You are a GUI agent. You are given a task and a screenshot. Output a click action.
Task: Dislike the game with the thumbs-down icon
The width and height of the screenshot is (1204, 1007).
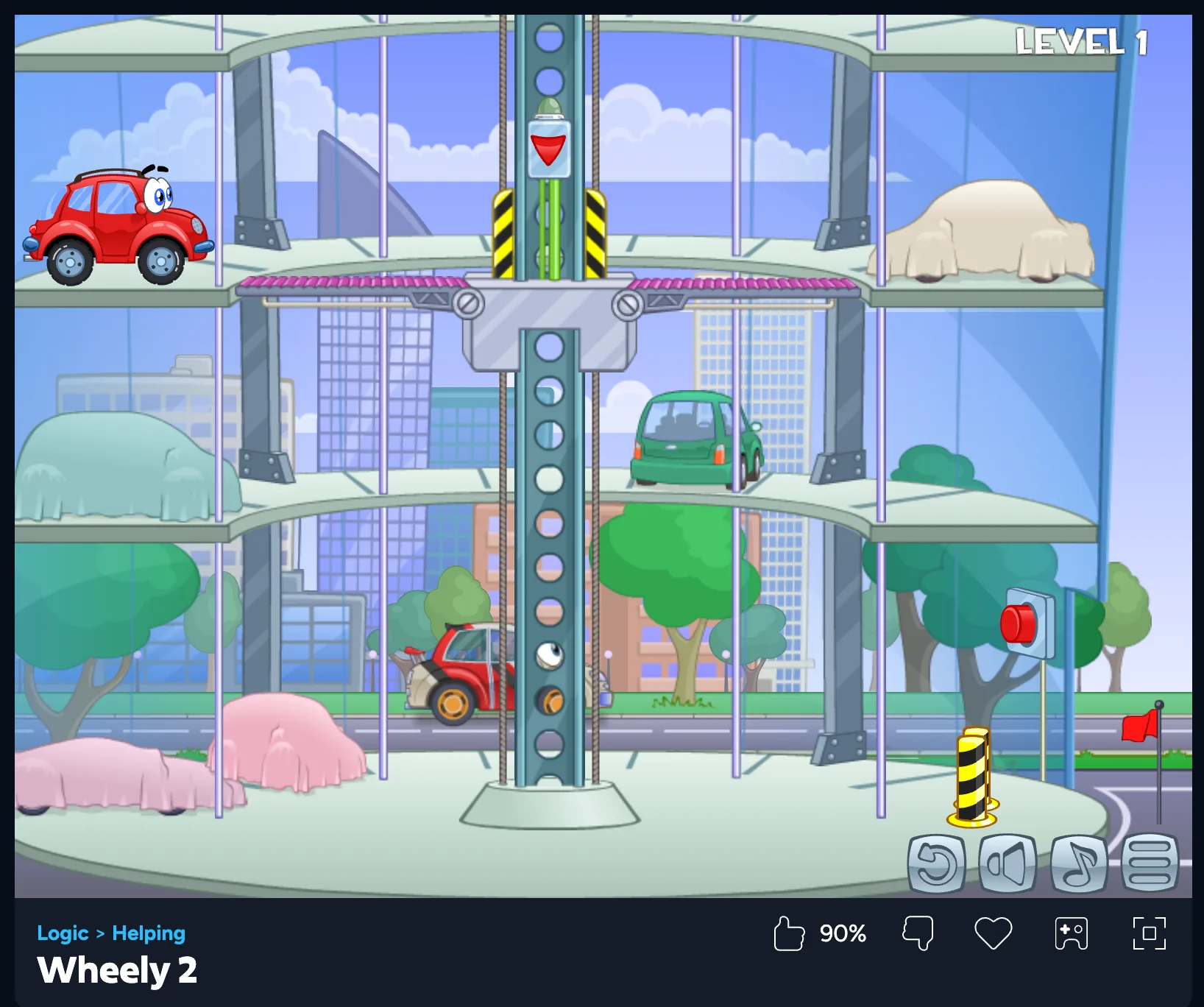(x=918, y=933)
